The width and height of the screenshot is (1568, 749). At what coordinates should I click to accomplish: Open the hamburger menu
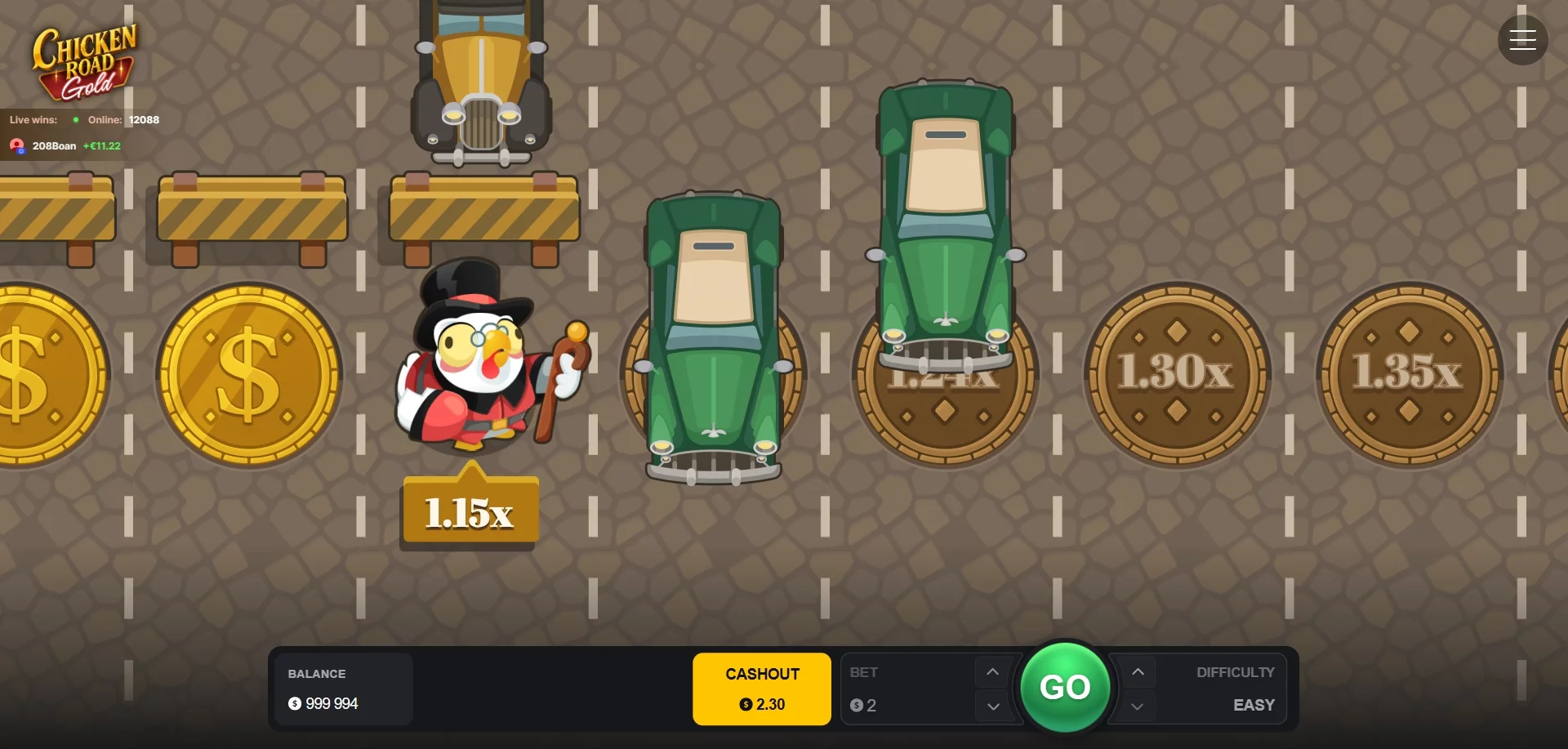point(1522,40)
